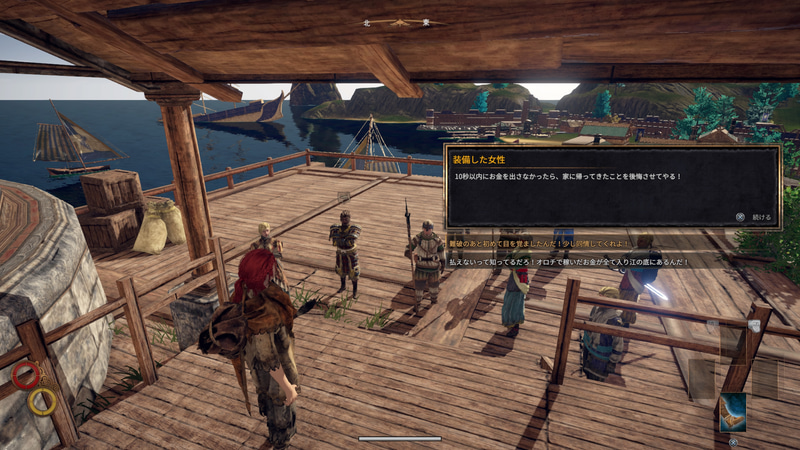Activate the boot kick skill card
The width and height of the screenshot is (800, 450).
point(732,412)
